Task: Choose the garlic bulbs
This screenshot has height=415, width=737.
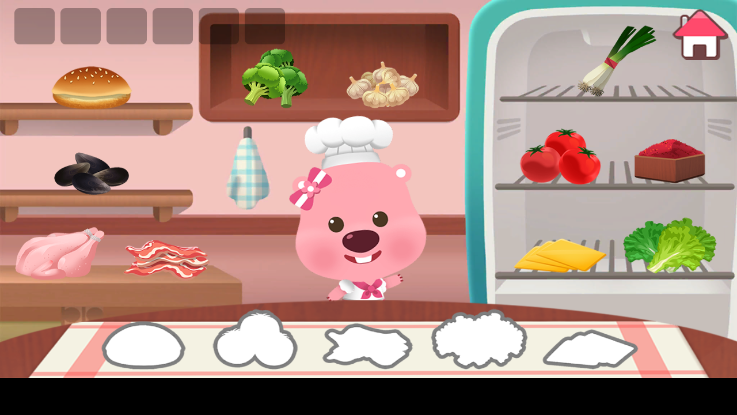Action: click(x=382, y=84)
